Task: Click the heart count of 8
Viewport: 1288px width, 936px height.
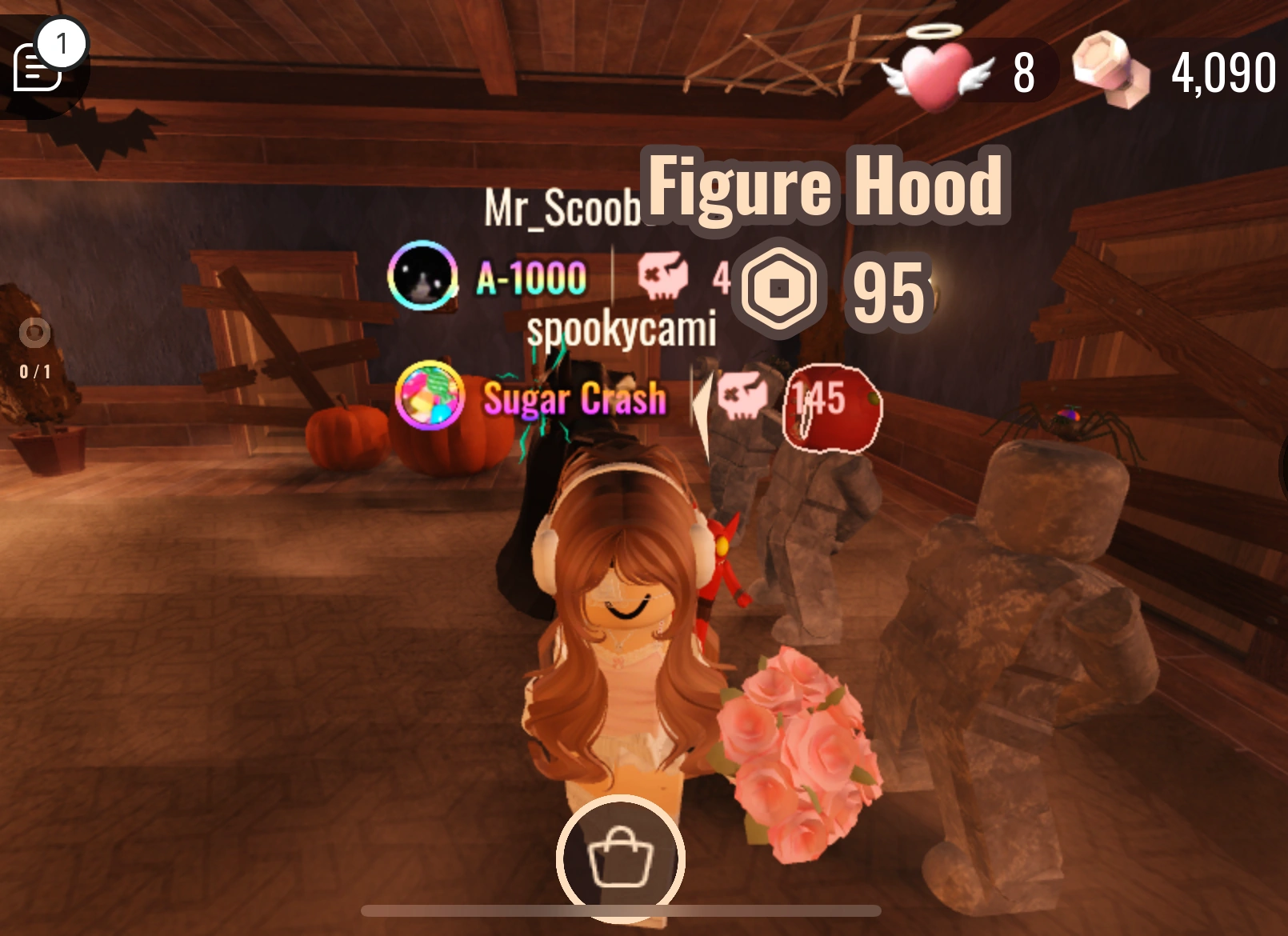Action: 1023,72
